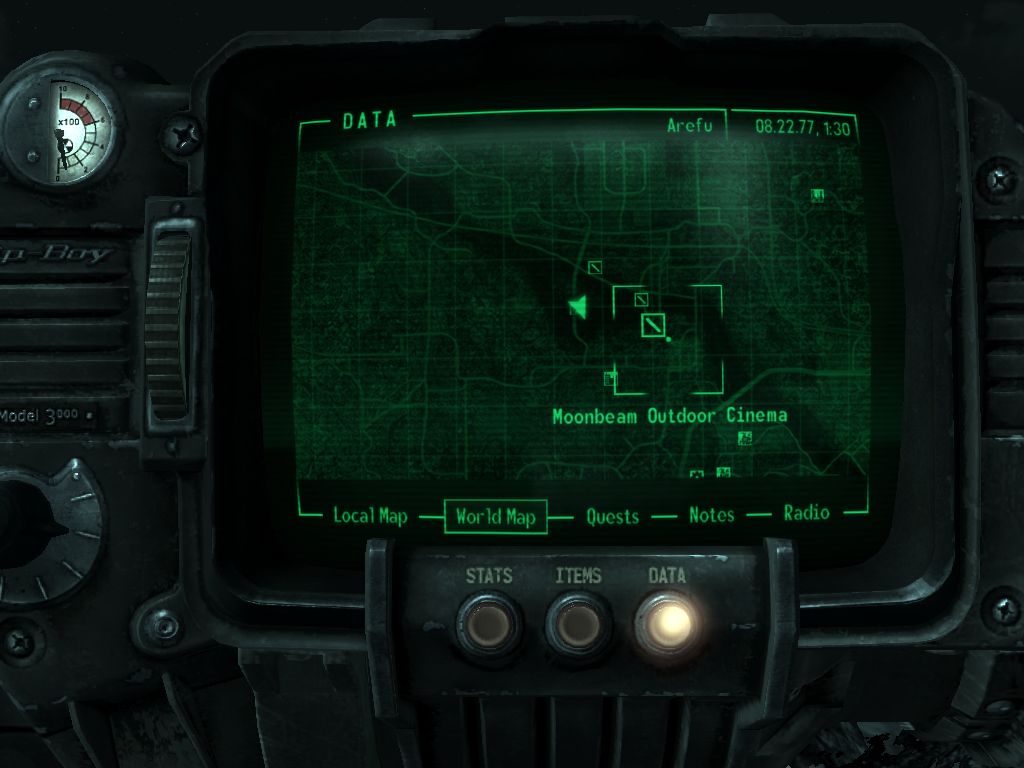The image size is (1024, 768).
Task: Open the Local Map tab
Action: tap(370, 516)
